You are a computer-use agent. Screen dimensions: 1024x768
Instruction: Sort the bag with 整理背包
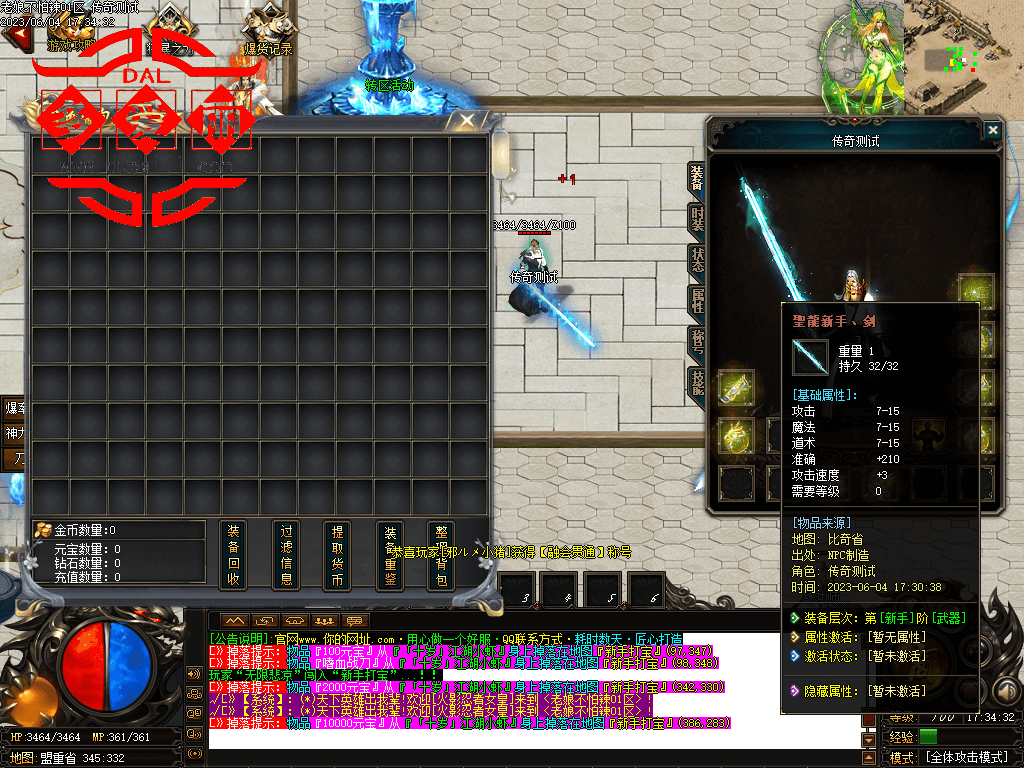click(441, 553)
